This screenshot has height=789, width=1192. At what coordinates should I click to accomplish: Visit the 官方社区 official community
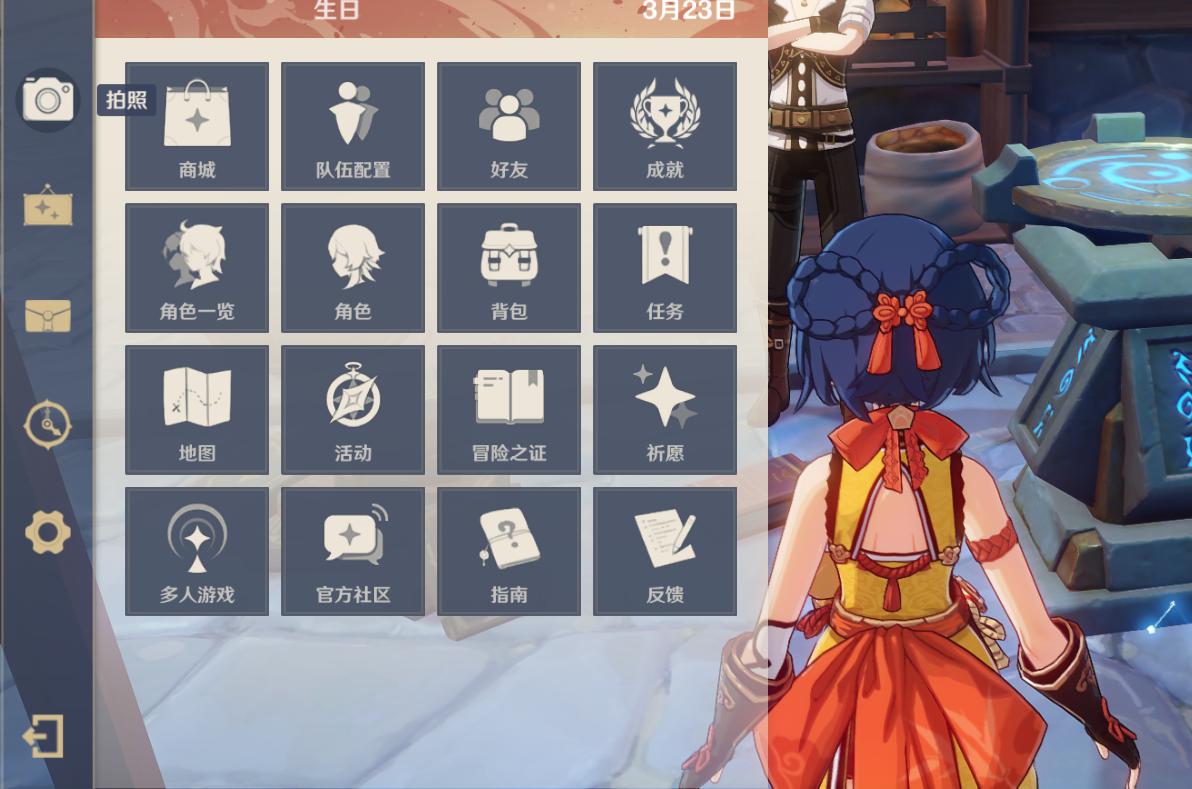(353, 552)
